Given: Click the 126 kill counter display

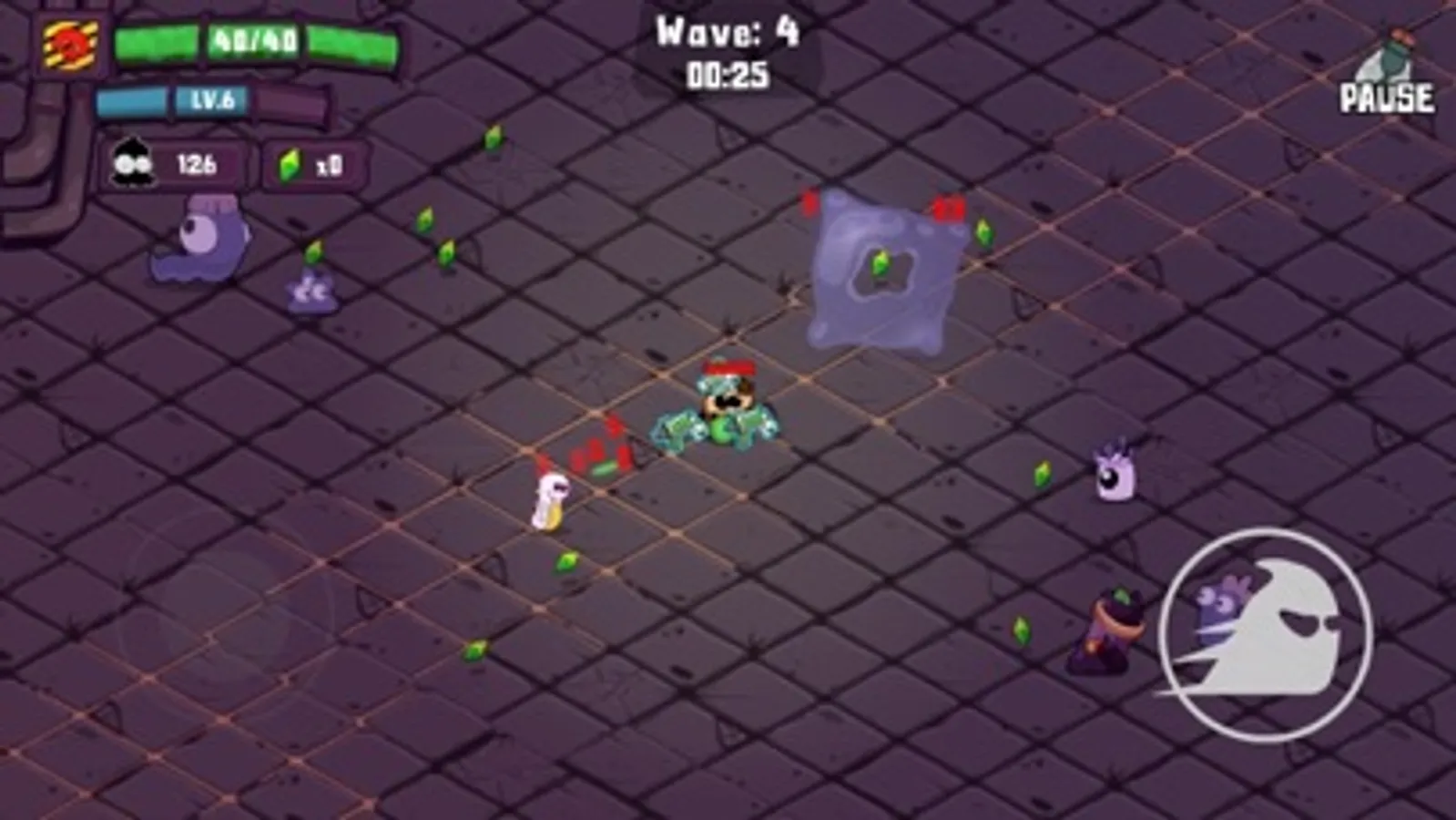Looking at the screenshot, I should (199, 165).
